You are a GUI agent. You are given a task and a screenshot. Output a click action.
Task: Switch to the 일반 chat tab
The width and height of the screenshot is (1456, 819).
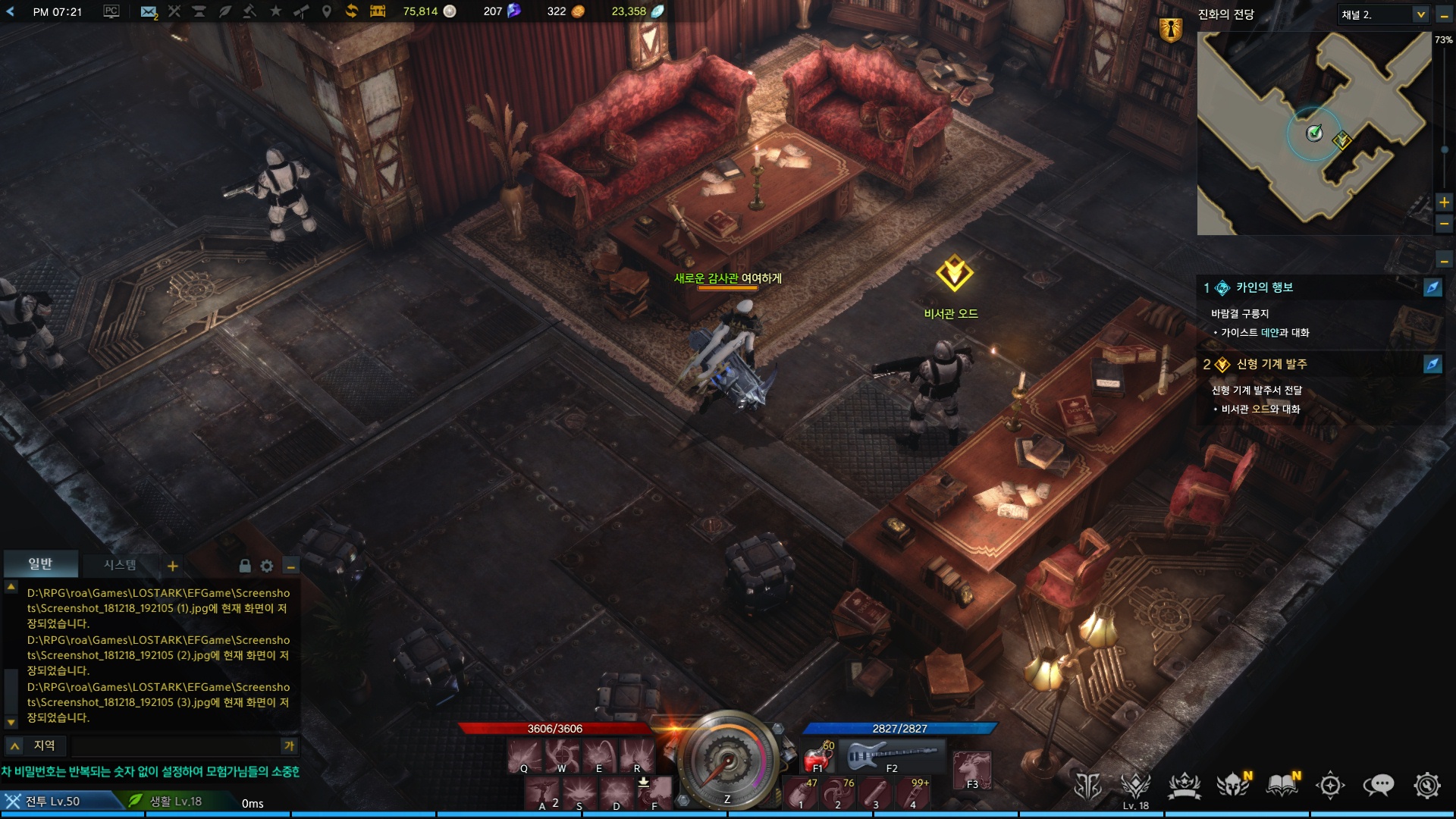coord(40,564)
